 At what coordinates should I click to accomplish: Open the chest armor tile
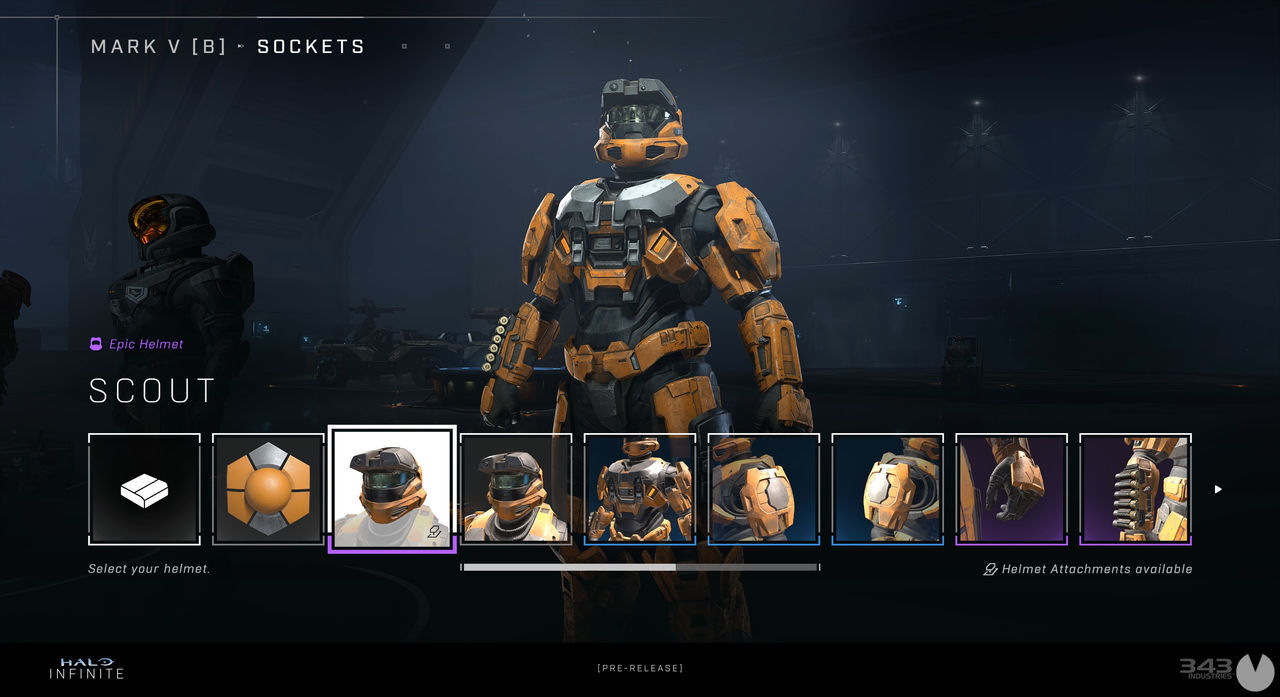pos(640,489)
